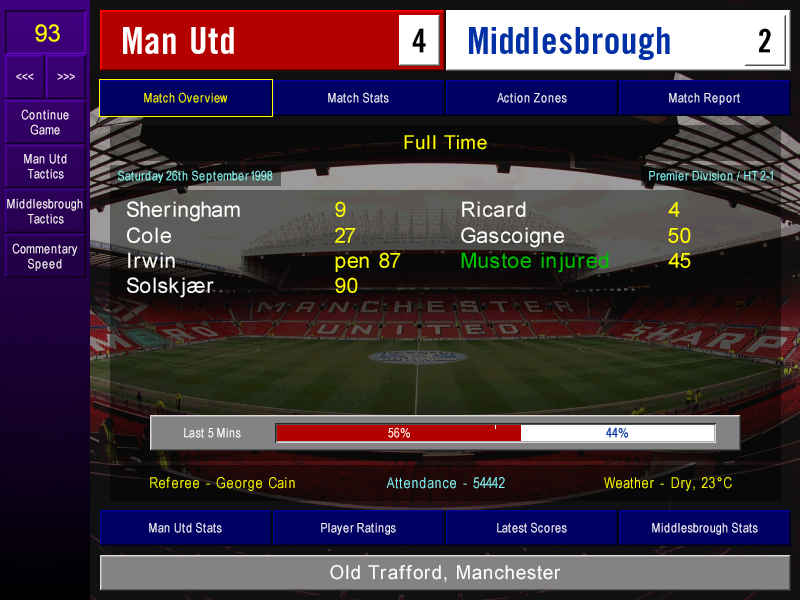
Task: Continue the game from the sidebar
Action: [x=45, y=122]
